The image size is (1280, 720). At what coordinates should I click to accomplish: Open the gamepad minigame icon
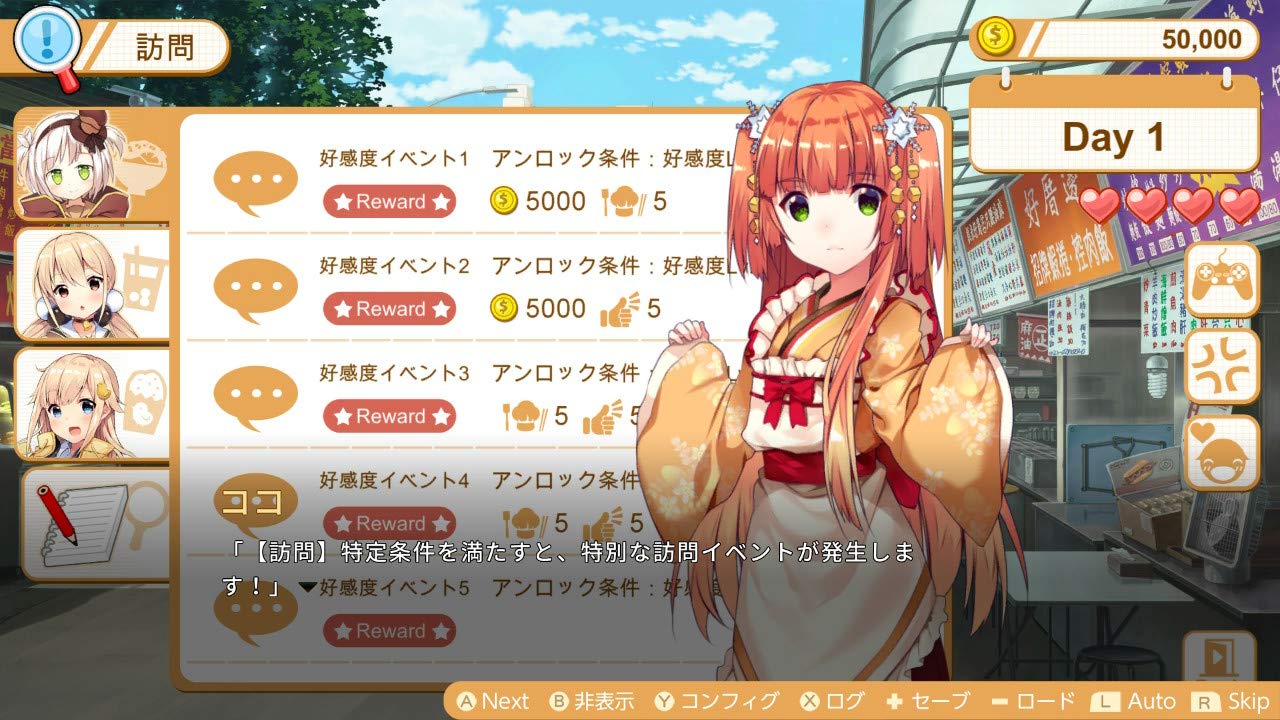coord(1222,285)
